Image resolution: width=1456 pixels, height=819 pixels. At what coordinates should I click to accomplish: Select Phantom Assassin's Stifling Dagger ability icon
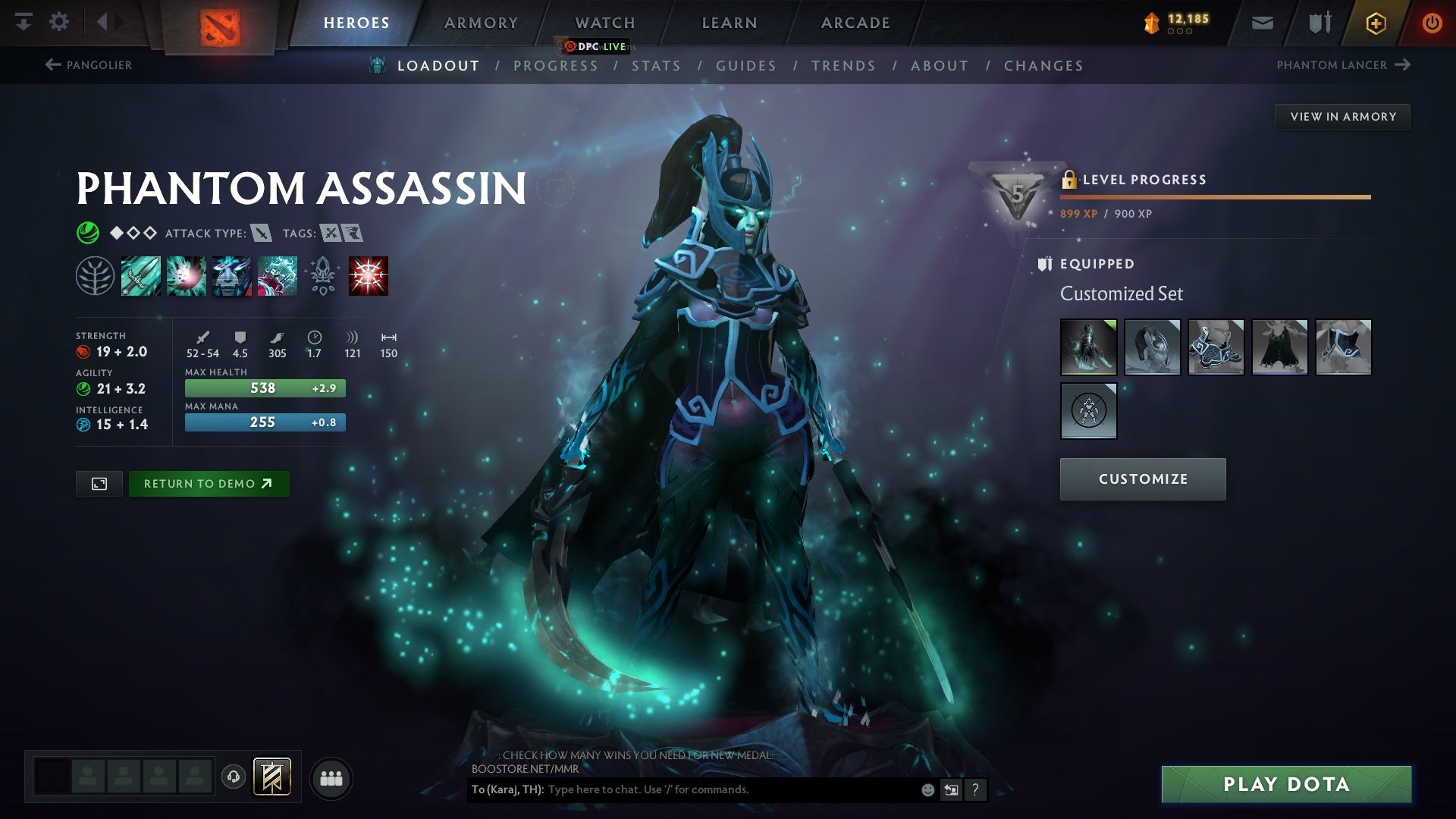tap(140, 275)
